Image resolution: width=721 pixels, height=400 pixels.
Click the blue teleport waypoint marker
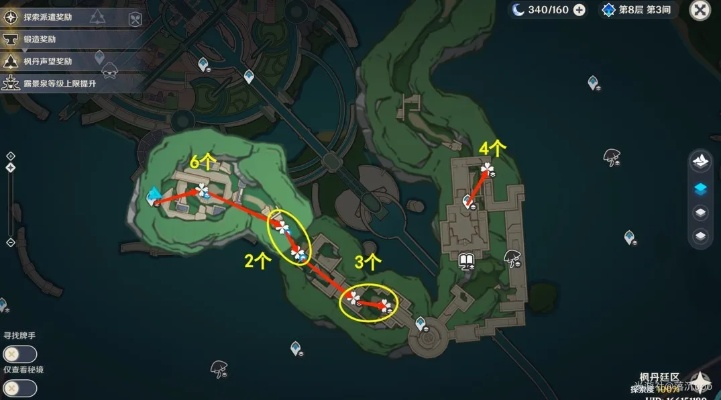(154, 196)
